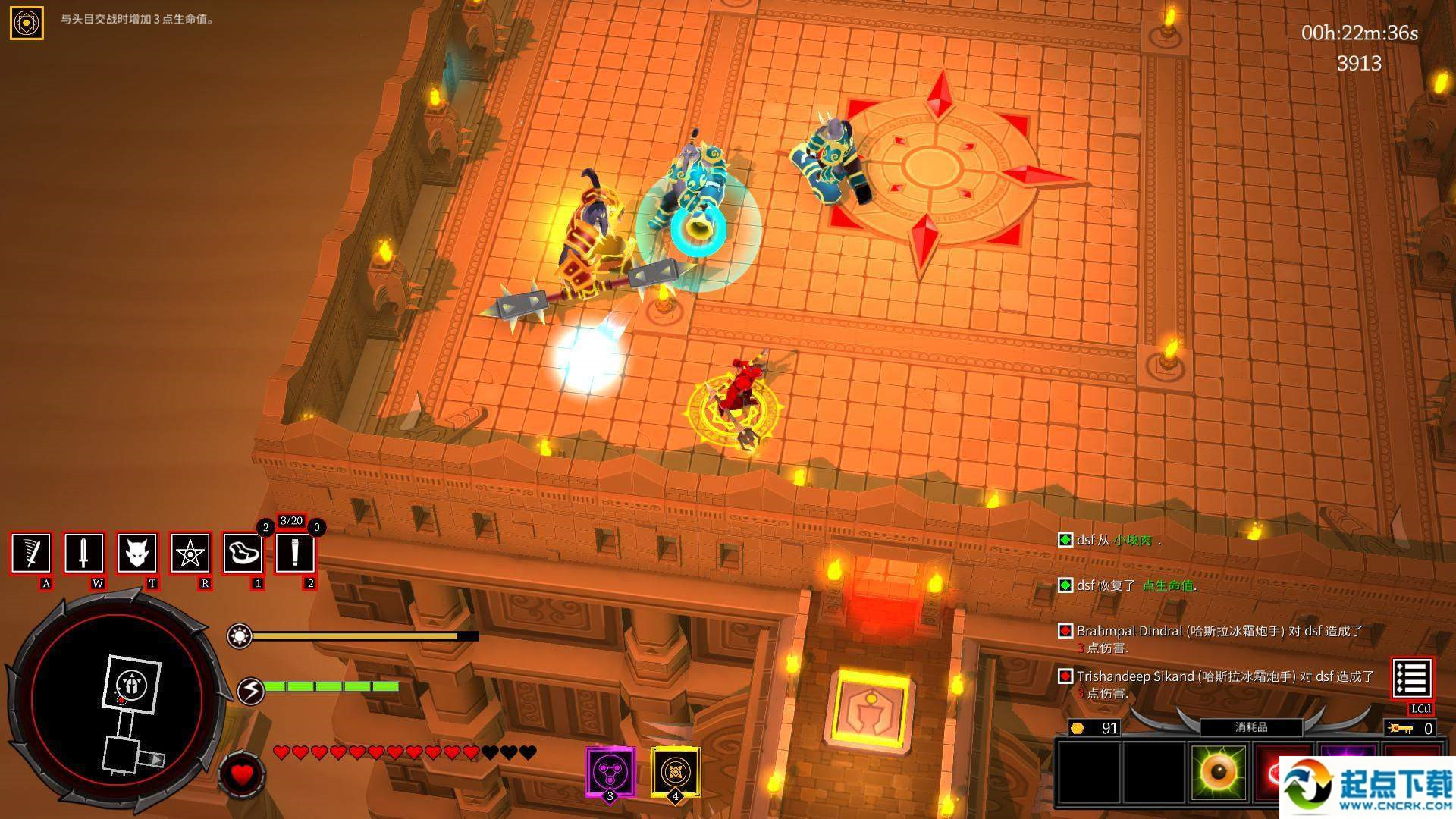Activate the sword slash ability icon
The width and height of the screenshot is (1456, 819).
[31, 553]
